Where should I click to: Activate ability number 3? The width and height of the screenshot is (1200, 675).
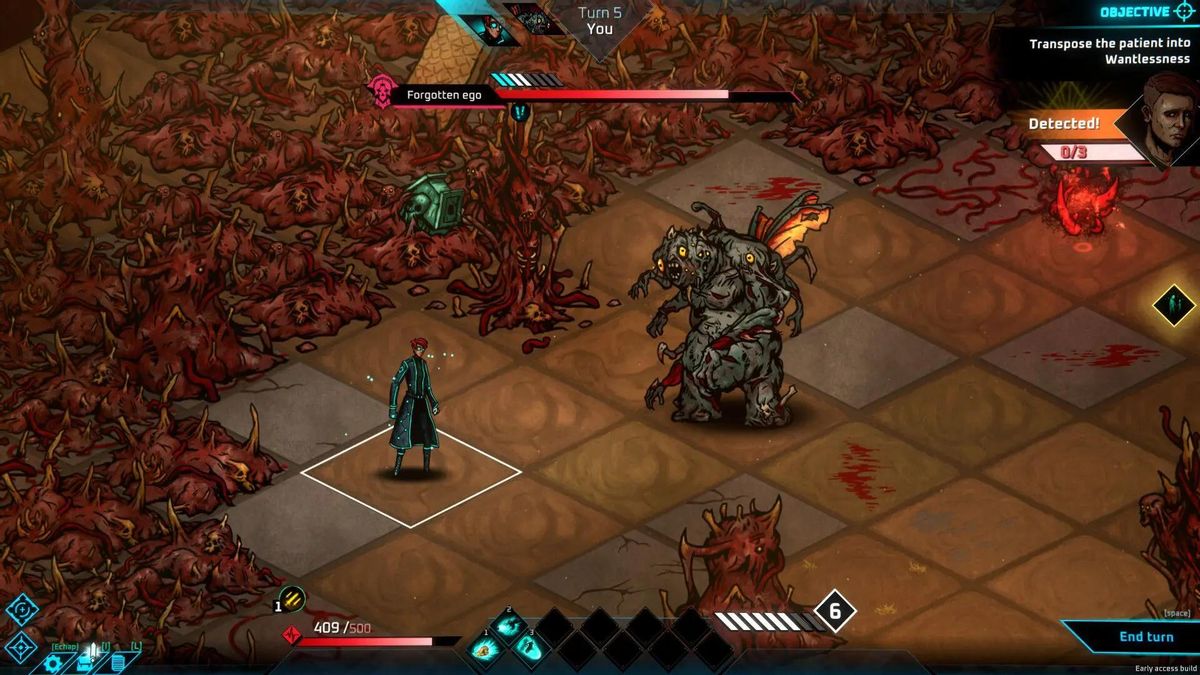tap(529, 648)
